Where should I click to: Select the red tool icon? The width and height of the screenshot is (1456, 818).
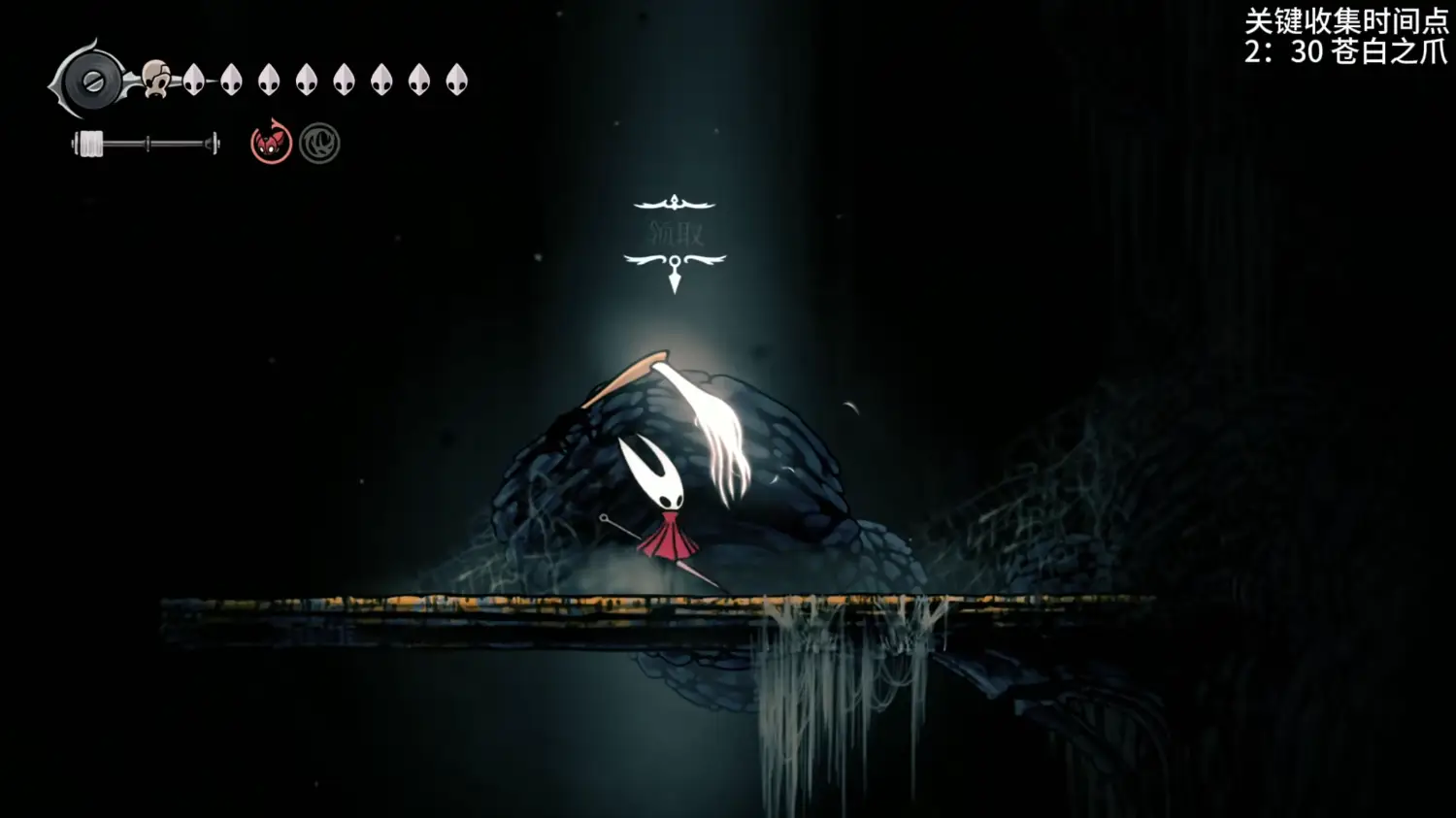[271, 144]
